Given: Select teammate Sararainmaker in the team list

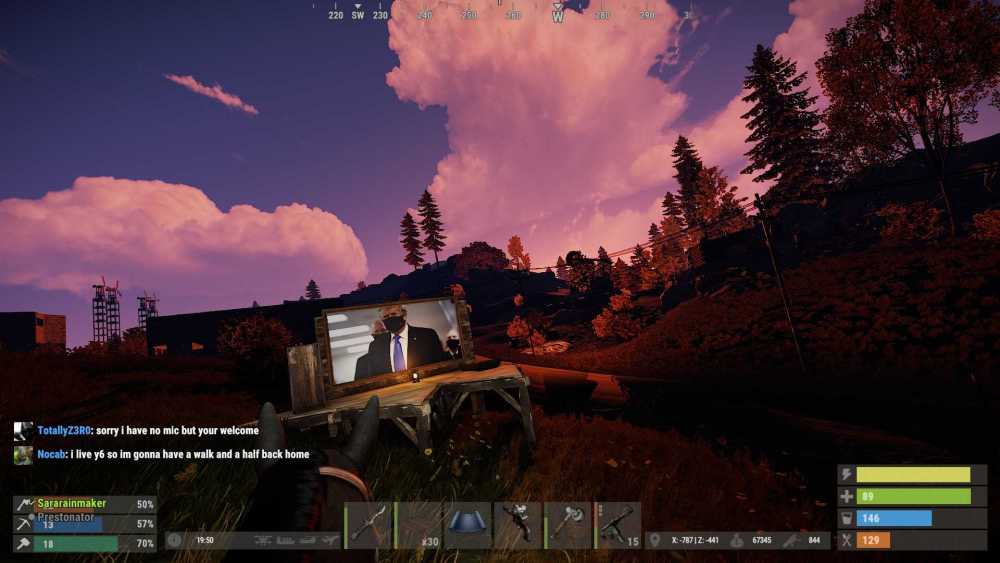Looking at the screenshot, I should 72,504.
